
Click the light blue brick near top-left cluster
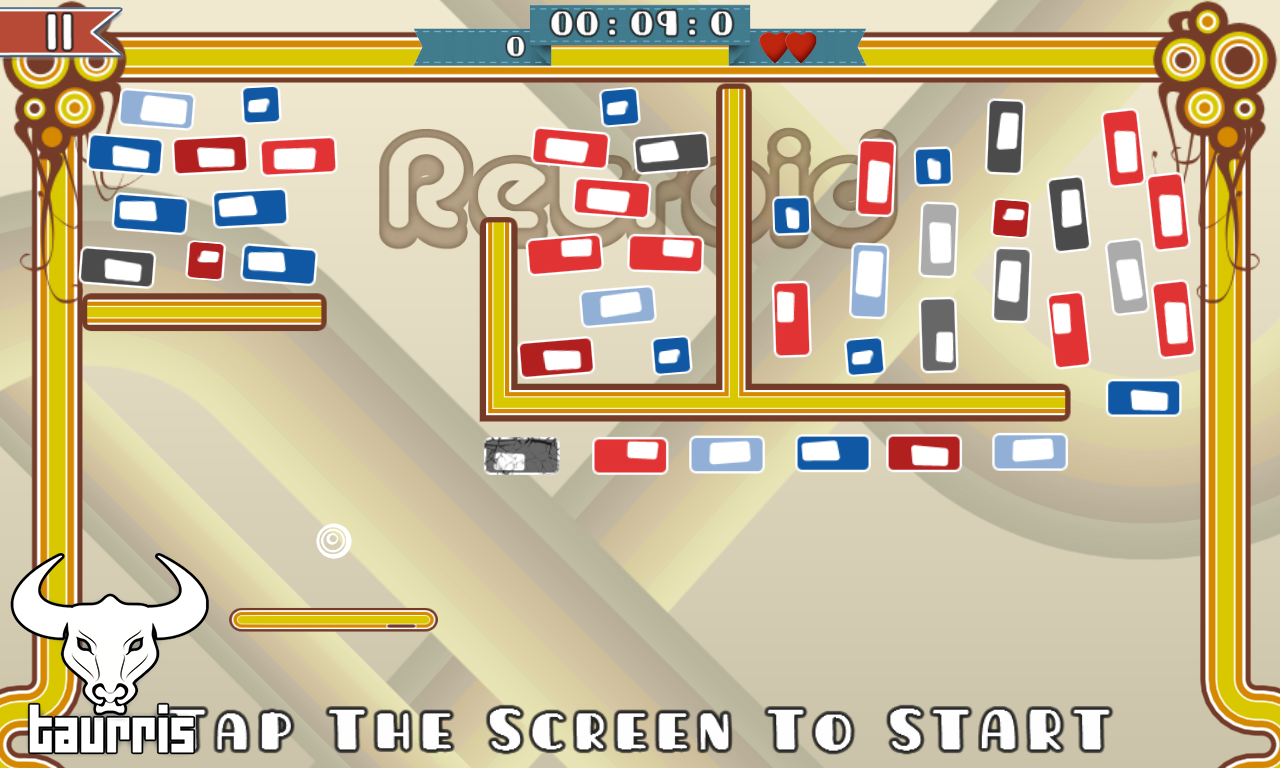pyautogui.click(x=157, y=110)
